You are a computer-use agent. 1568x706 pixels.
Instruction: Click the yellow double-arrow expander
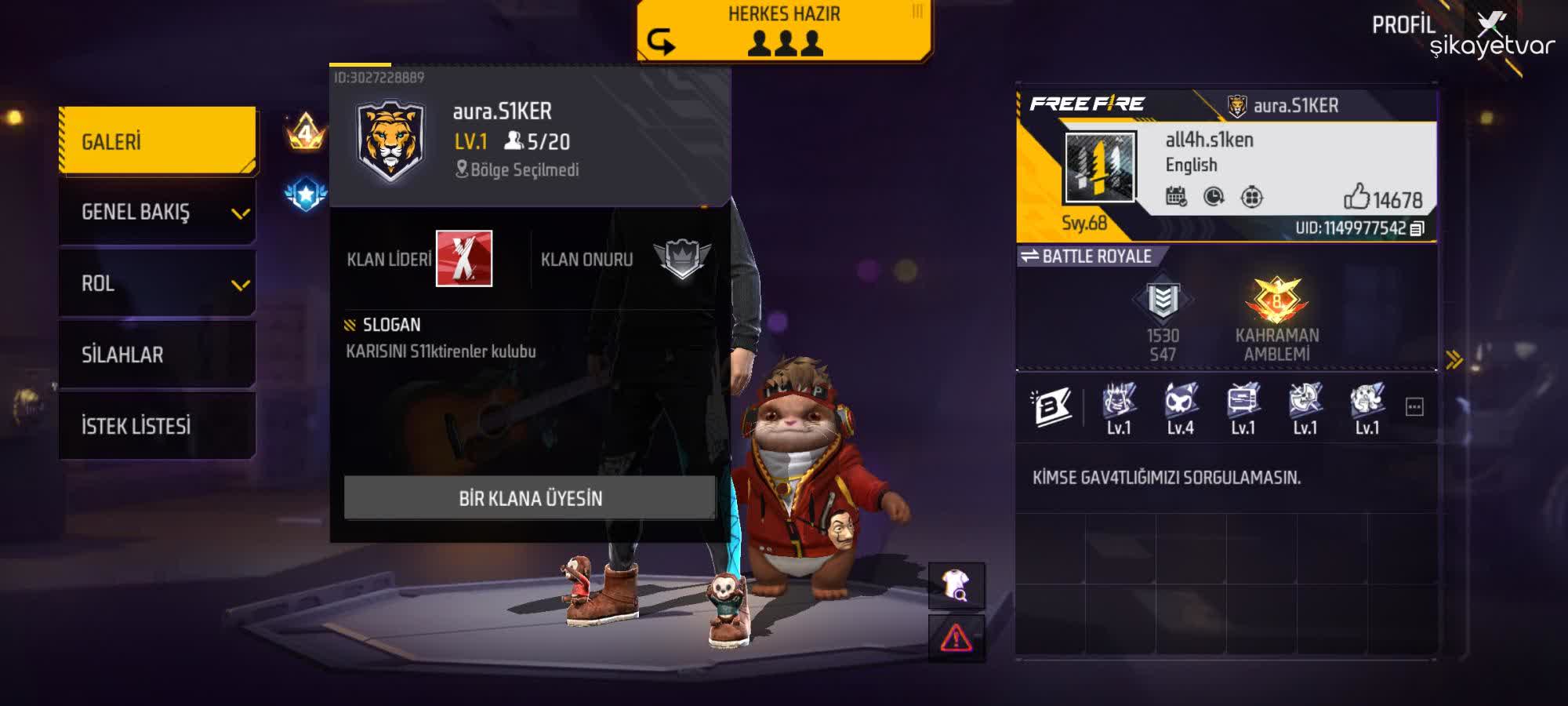tap(1454, 360)
